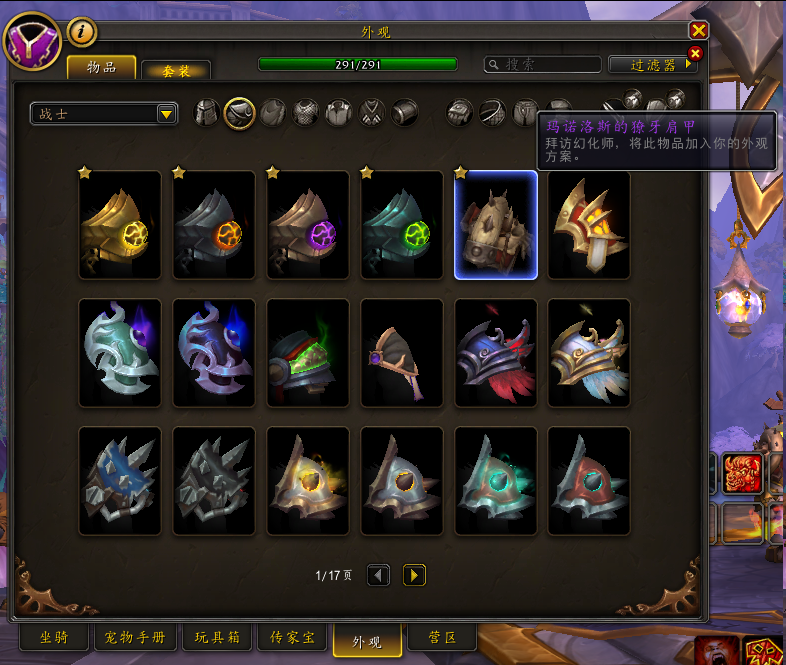Click the info button beside the portrait
This screenshot has height=665, width=786.
[82, 32]
